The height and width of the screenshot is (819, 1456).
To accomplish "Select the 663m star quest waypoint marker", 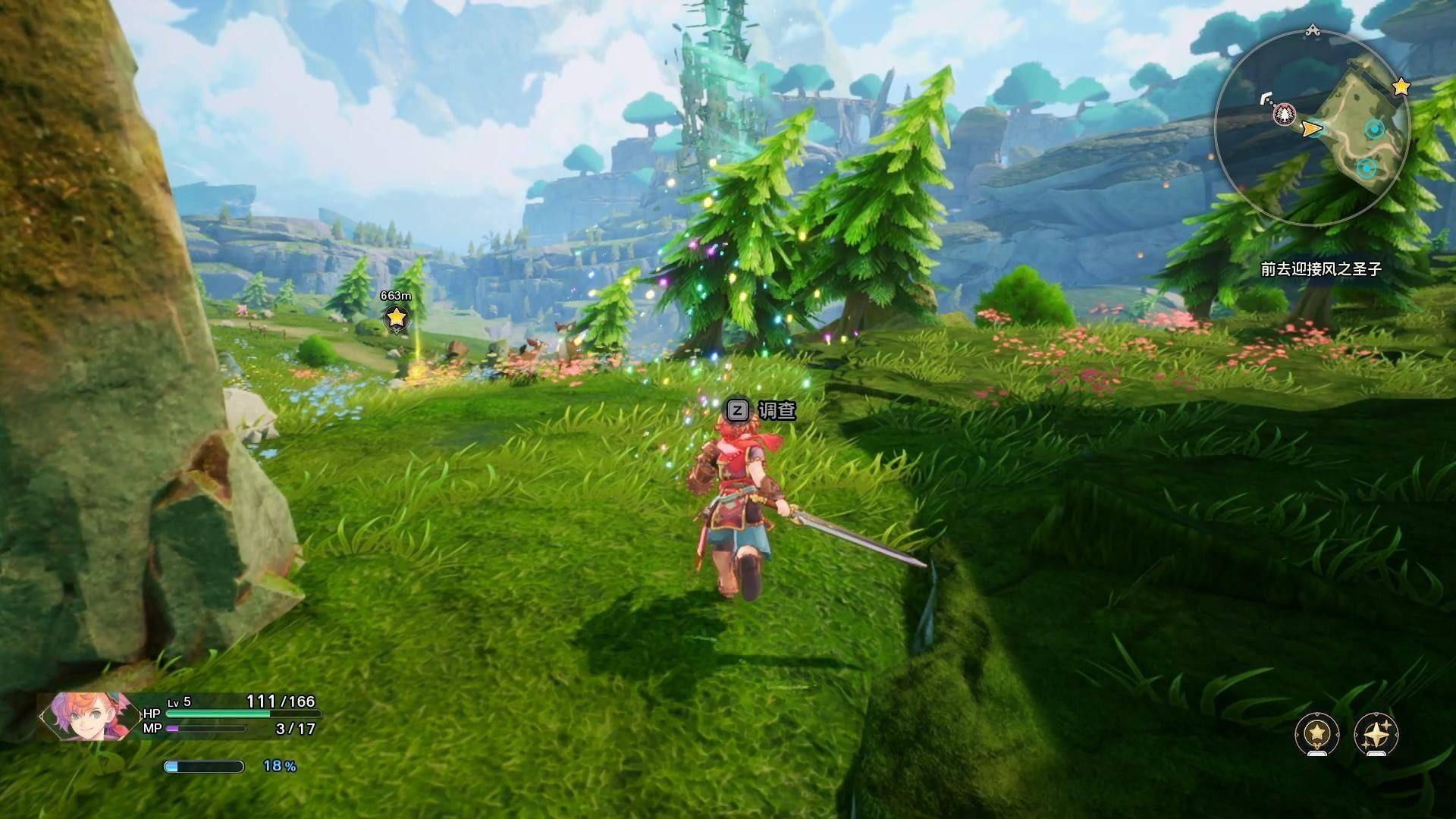I will click(396, 318).
